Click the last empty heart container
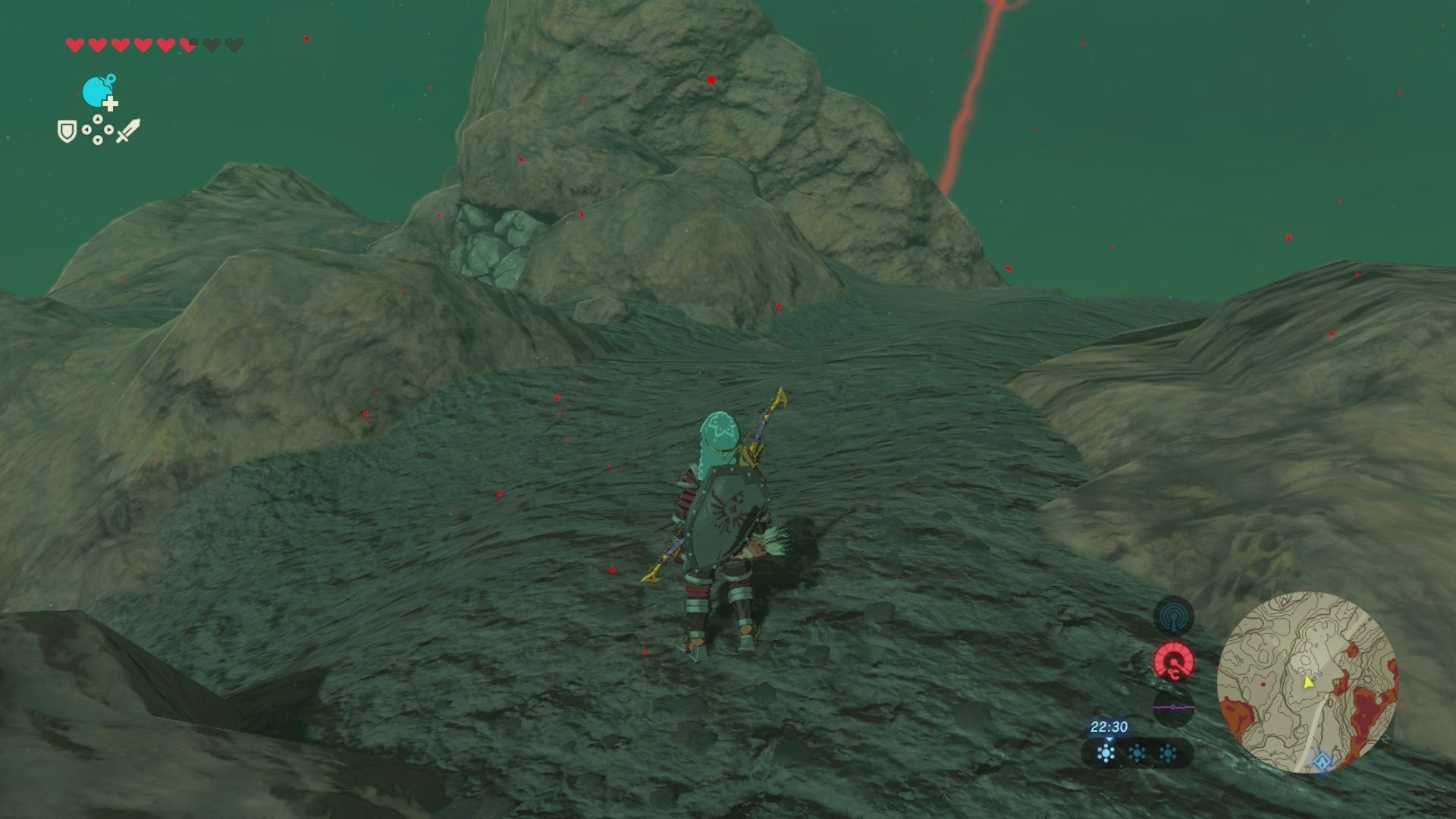 (234, 44)
